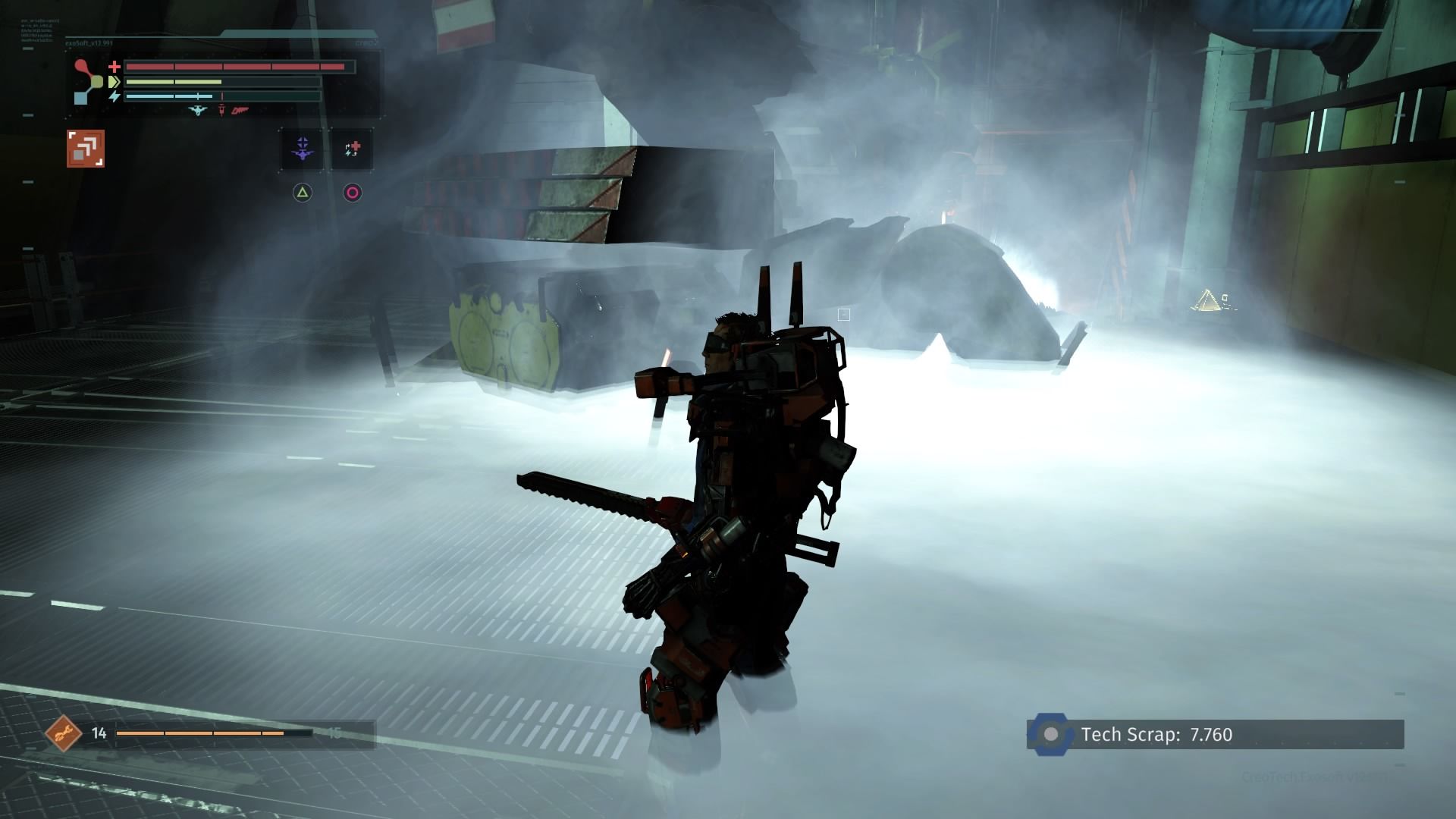Use the health injection implant slot
This screenshot has height=819, width=1456.
click(x=352, y=149)
